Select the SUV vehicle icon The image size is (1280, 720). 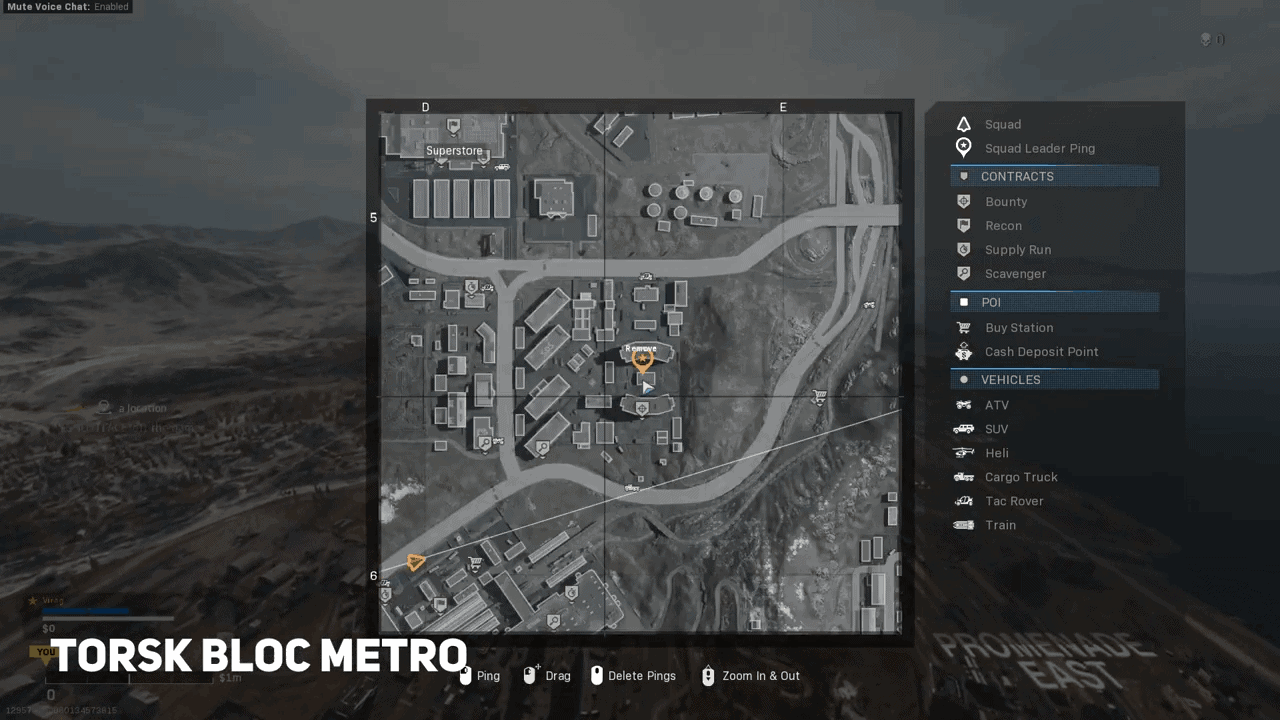[x=963, y=428]
